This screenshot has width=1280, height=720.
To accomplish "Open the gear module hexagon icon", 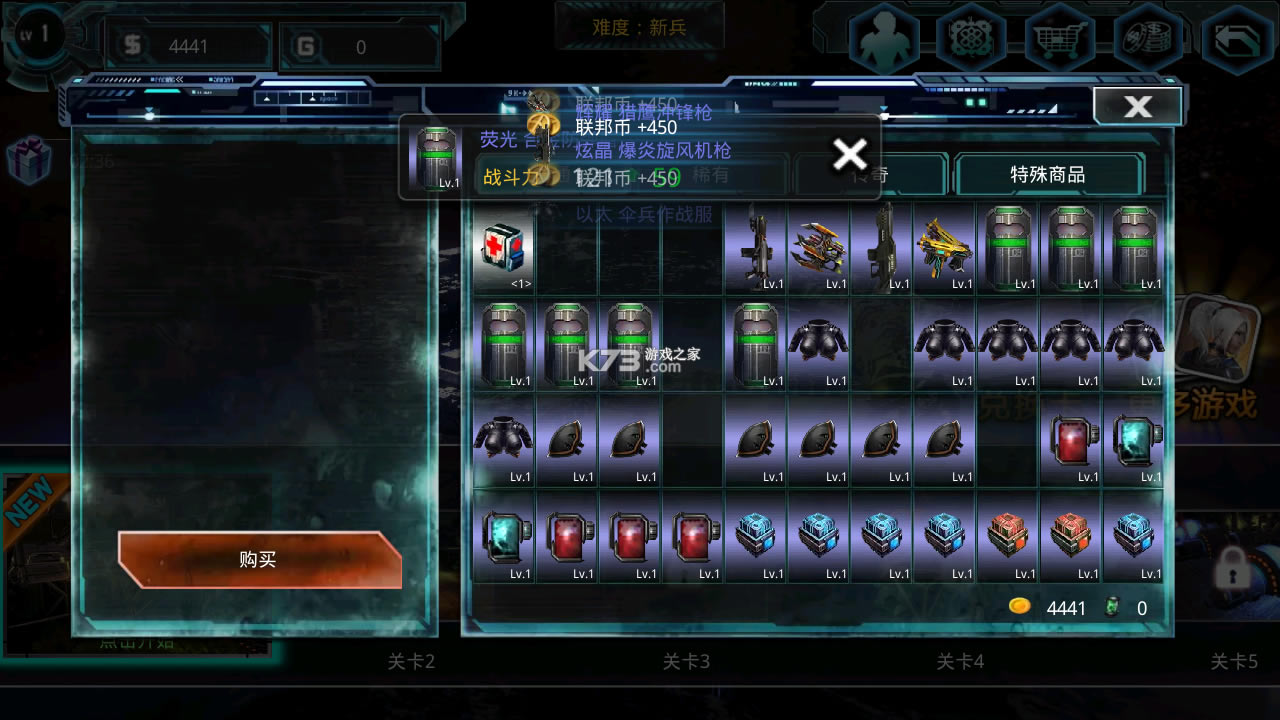I will click(972, 40).
